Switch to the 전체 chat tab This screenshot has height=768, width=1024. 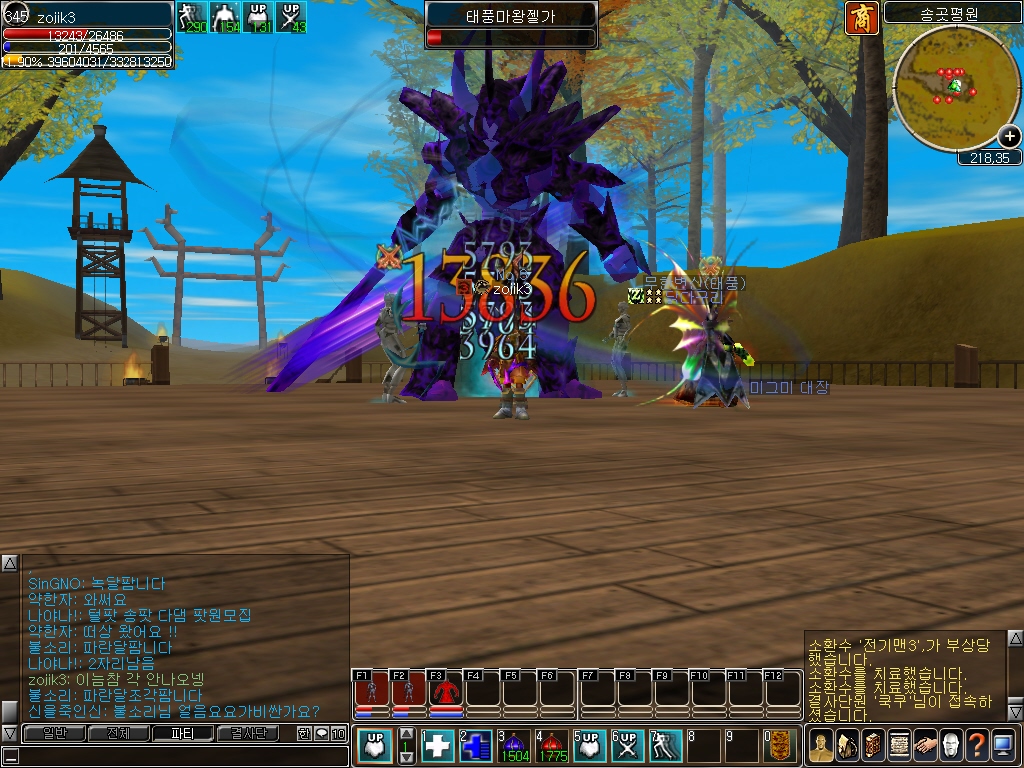(x=118, y=733)
